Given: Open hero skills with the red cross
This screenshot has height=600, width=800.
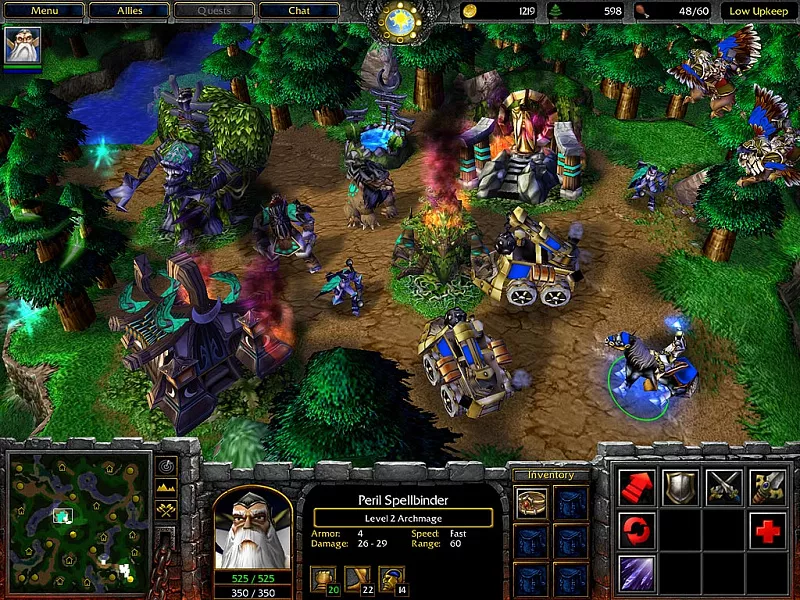Looking at the screenshot, I should (x=767, y=530).
